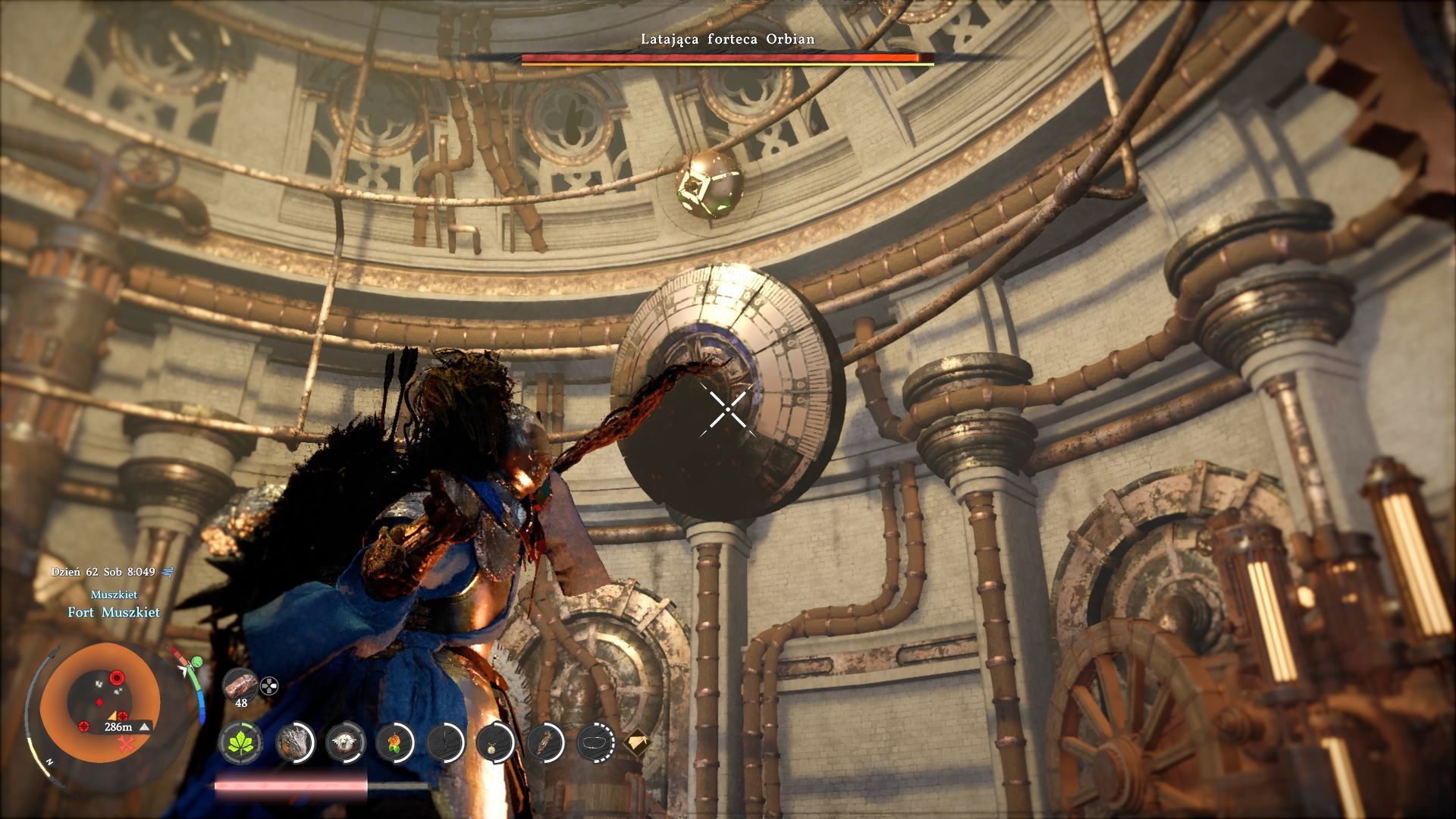Select the grey feathered armor slot
This screenshot has height=819, width=1456.
(x=294, y=741)
